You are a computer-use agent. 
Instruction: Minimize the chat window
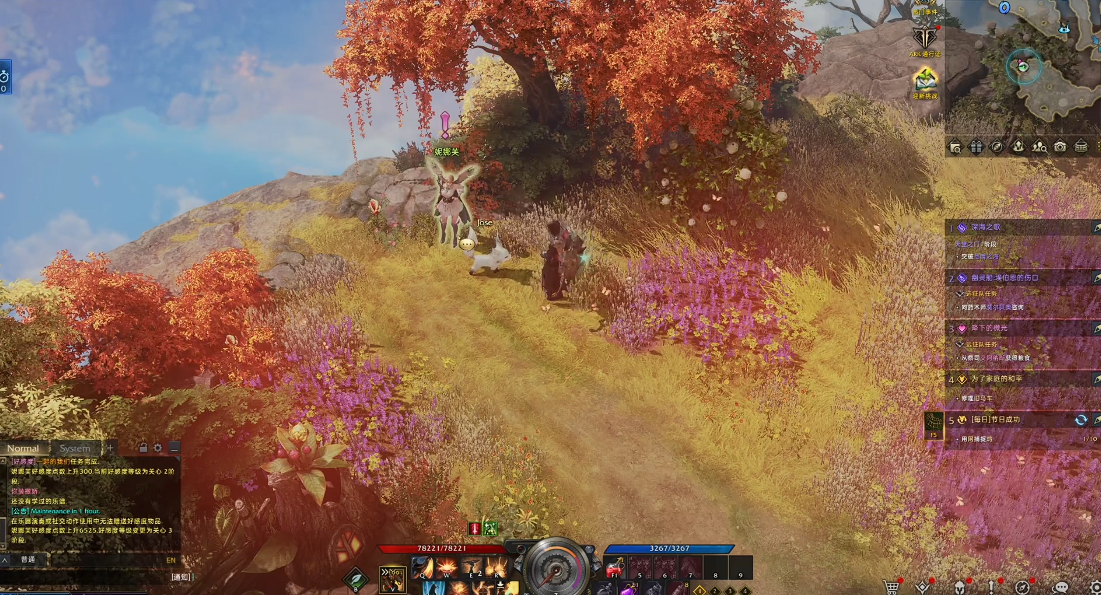(174, 448)
